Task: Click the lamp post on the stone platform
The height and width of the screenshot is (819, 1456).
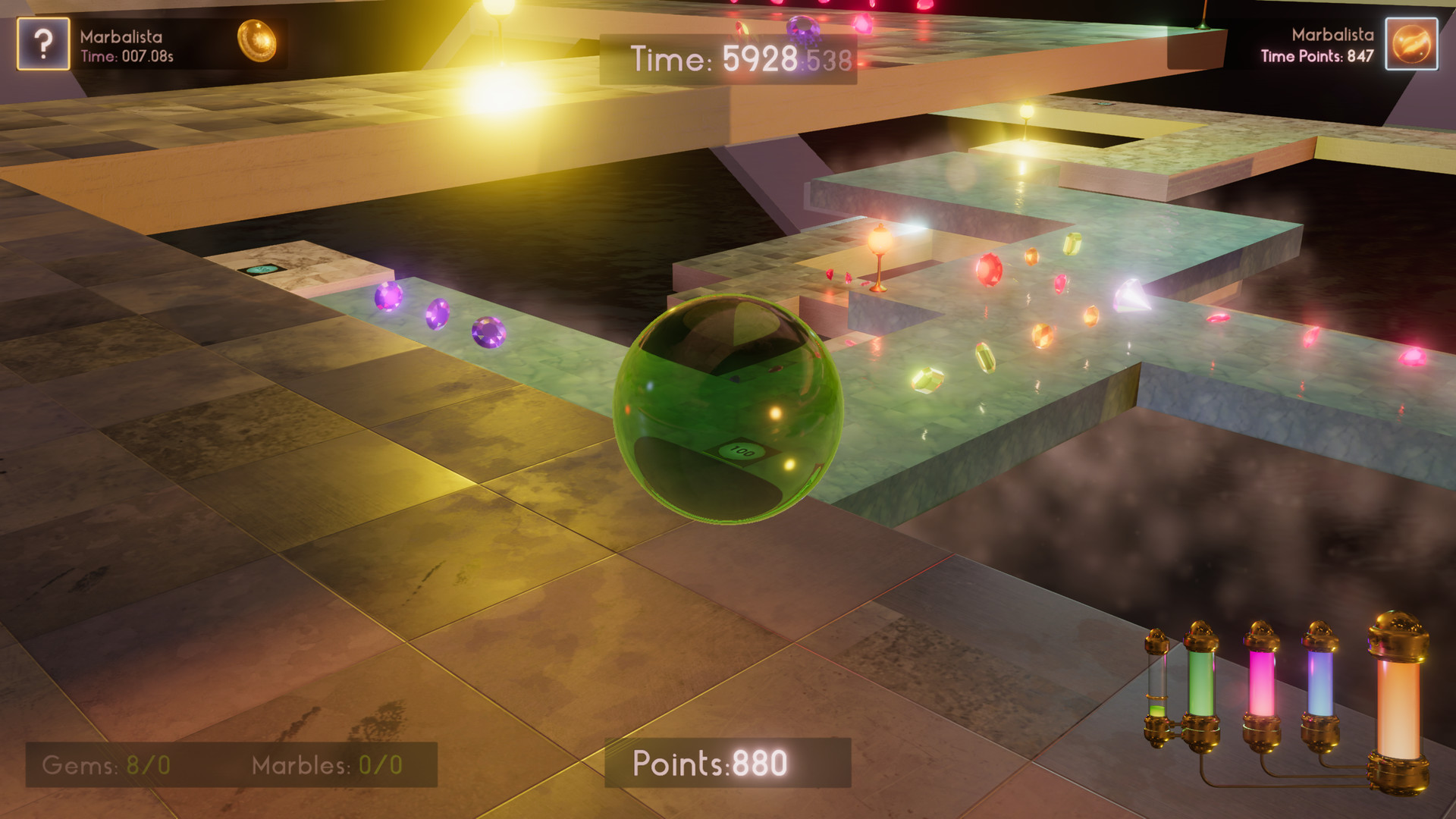Action: (879, 258)
